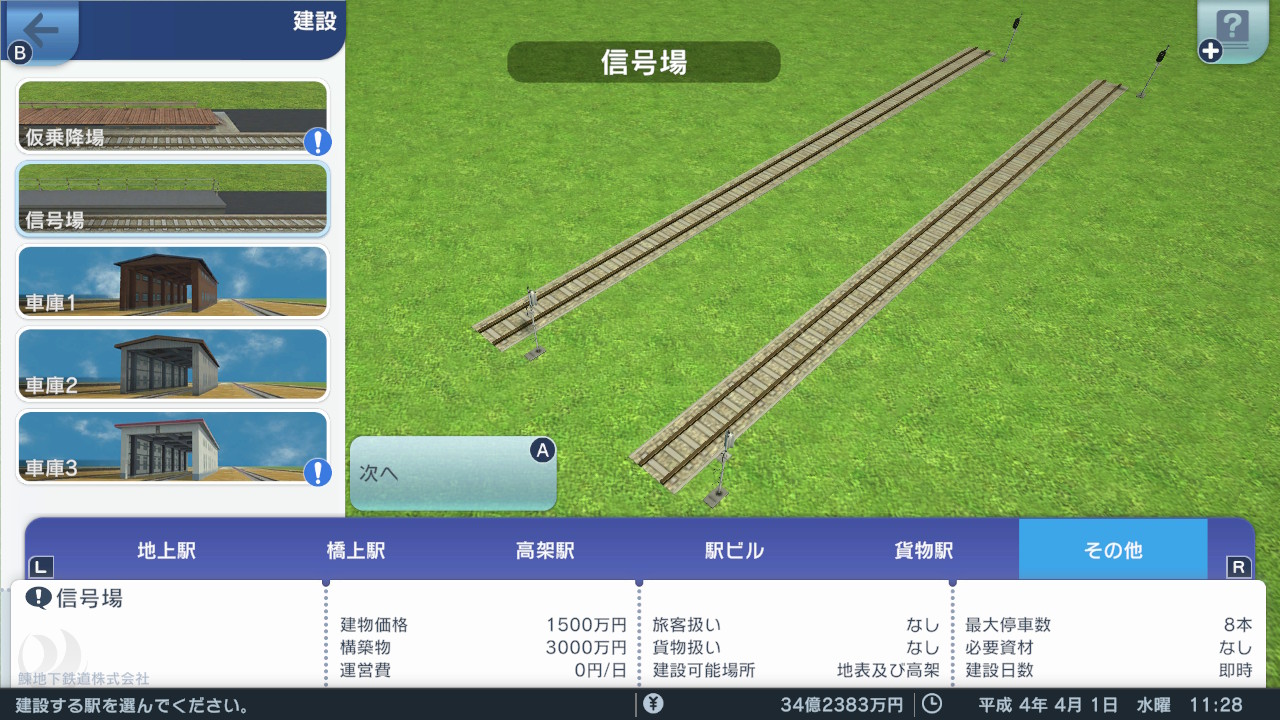Image resolution: width=1280 pixels, height=720 pixels.
Task: Select the 仮乗降場 station thumbnail
Action: point(170,115)
